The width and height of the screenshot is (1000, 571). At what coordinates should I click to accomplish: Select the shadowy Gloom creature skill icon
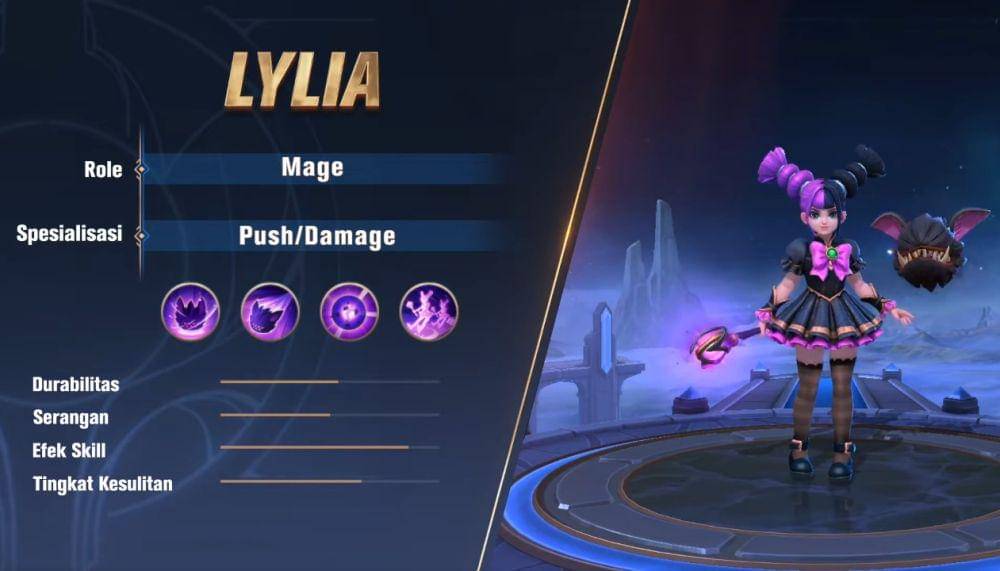[x=191, y=311]
